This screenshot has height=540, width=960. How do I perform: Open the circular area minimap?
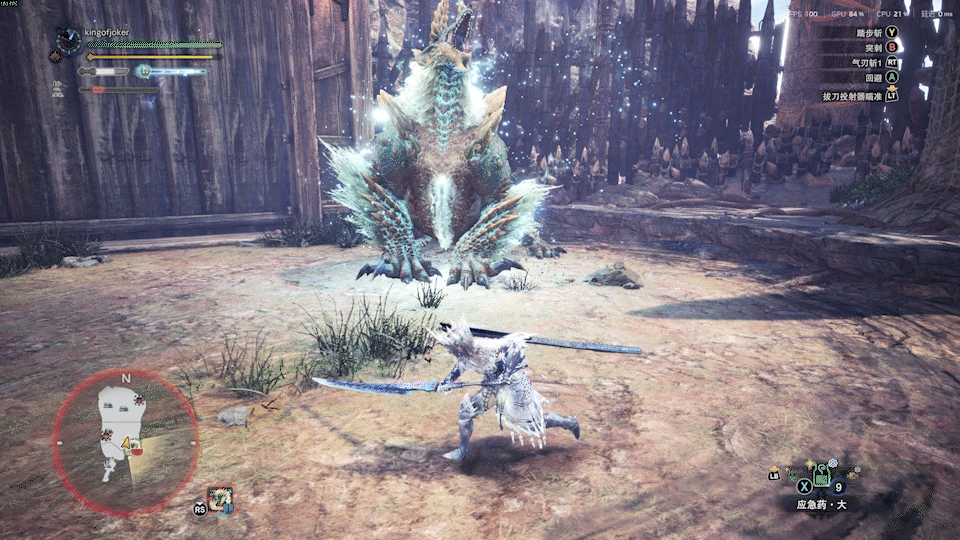[x=126, y=440]
